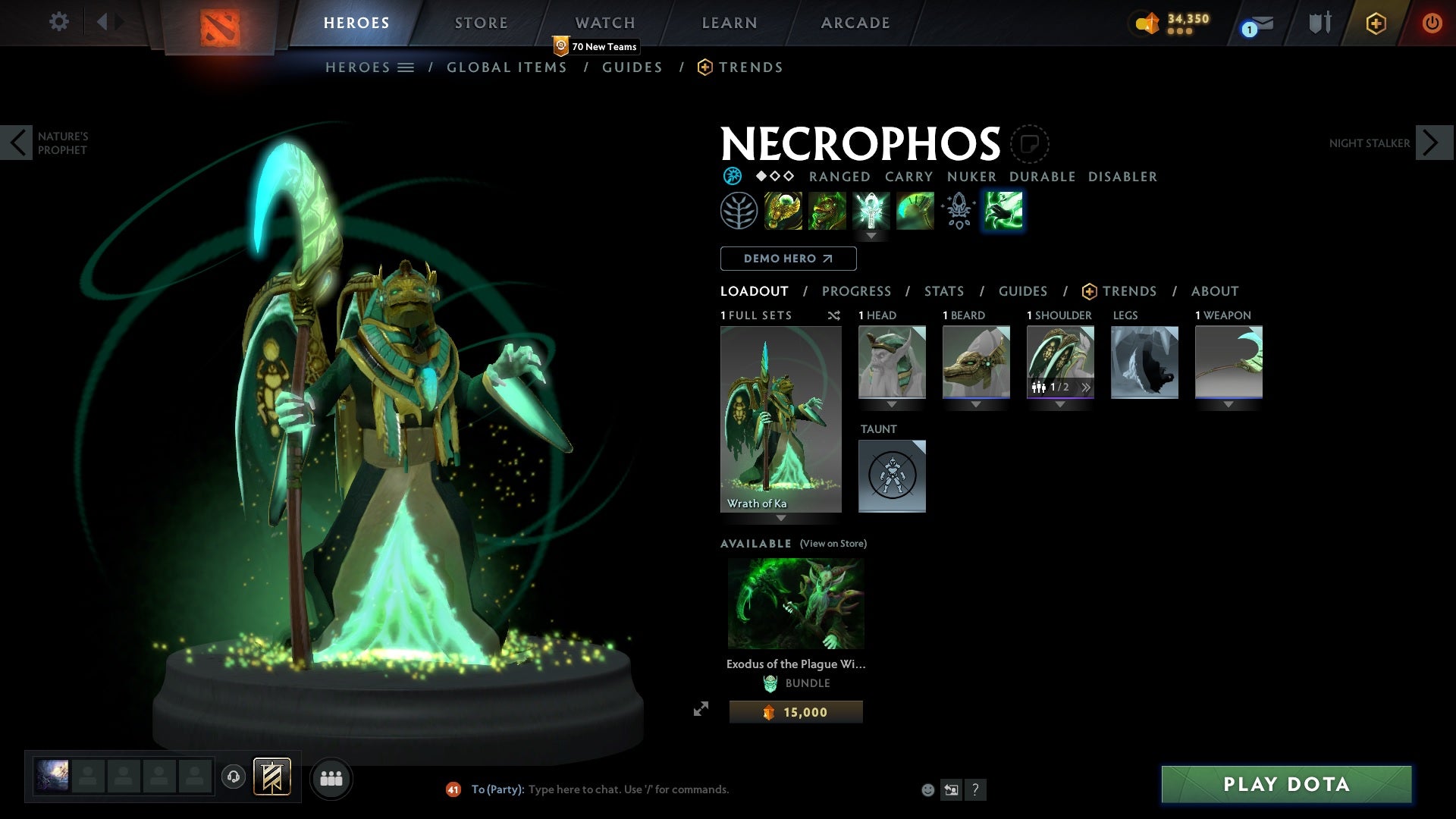Screen dimensions: 1456x819
Task: Quit using the red power button
Action: click(1432, 23)
